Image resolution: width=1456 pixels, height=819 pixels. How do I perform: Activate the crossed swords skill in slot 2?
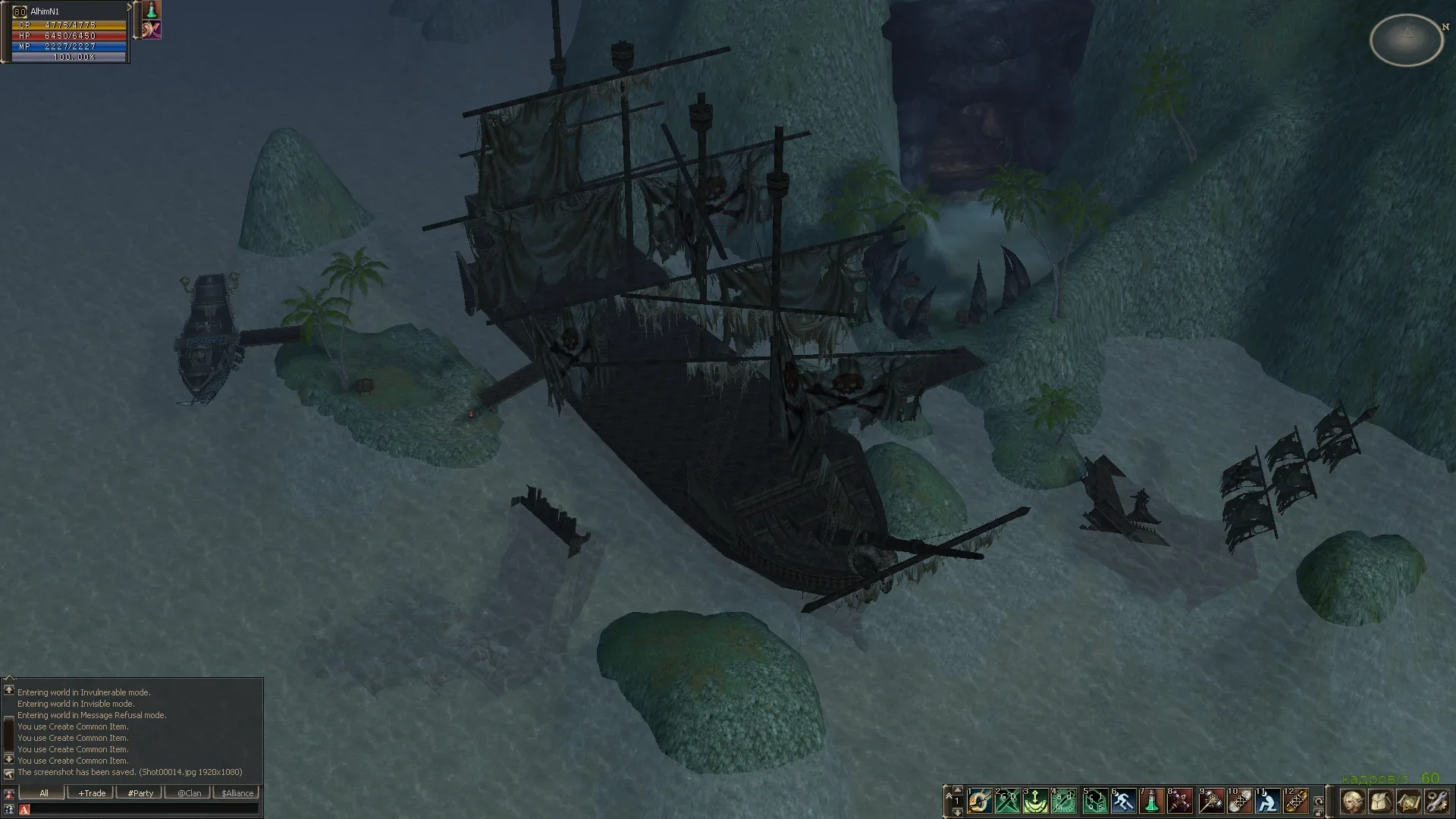click(1007, 801)
